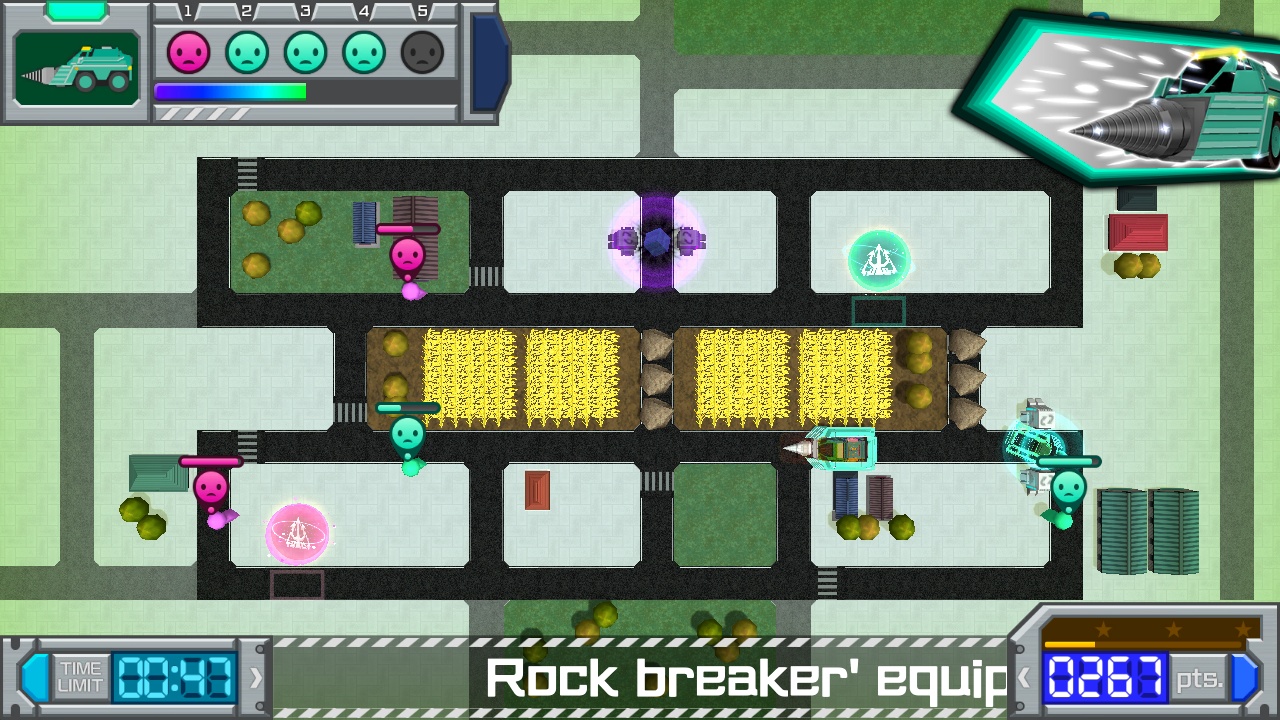Expand the right chevron beside the timer

(x=254, y=676)
